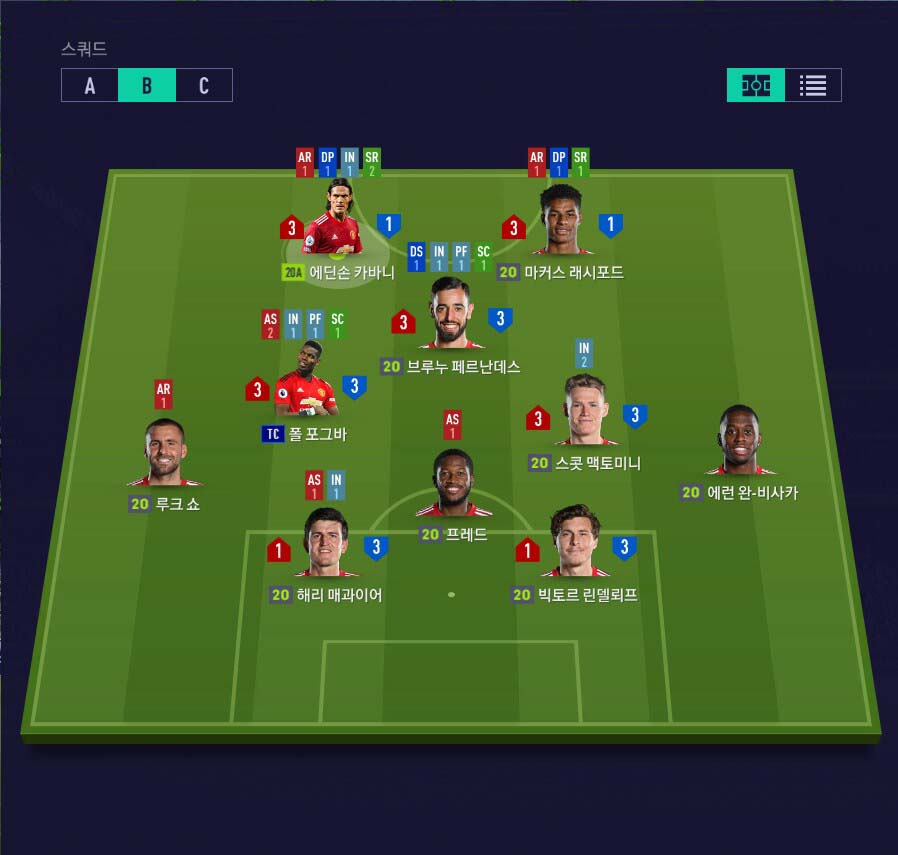The image size is (898, 855).
Task: Select 스콧 맥토미니 player card
Action: point(586,412)
